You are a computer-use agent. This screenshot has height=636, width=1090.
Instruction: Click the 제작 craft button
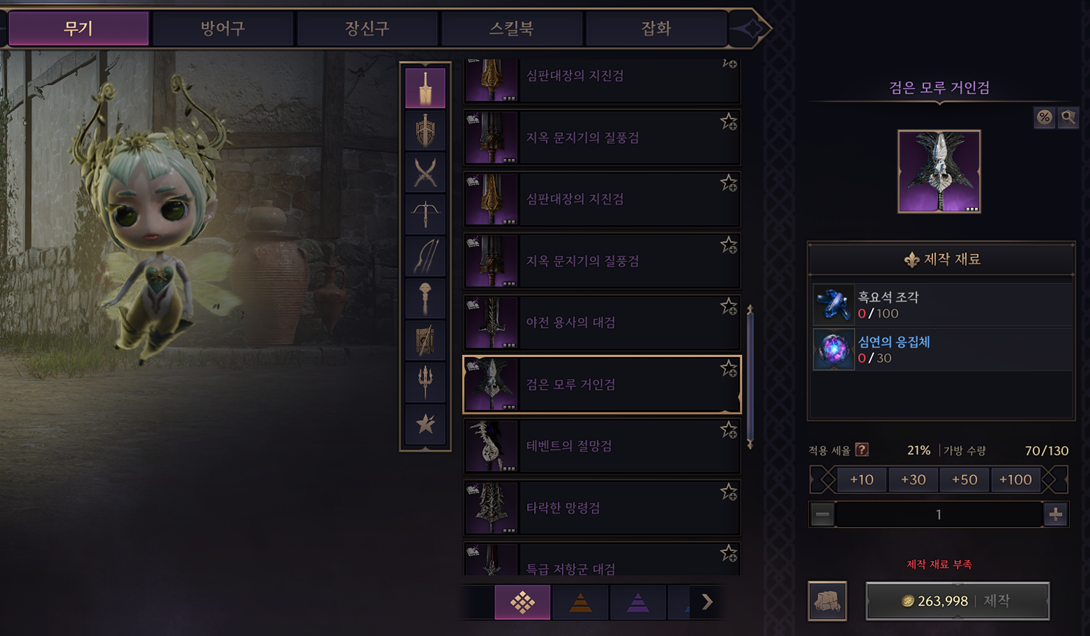click(957, 601)
